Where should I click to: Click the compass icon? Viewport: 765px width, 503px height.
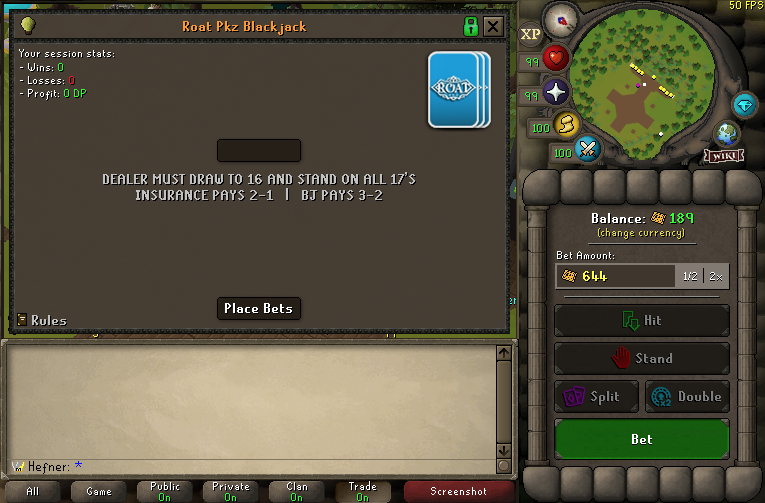pos(560,19)
